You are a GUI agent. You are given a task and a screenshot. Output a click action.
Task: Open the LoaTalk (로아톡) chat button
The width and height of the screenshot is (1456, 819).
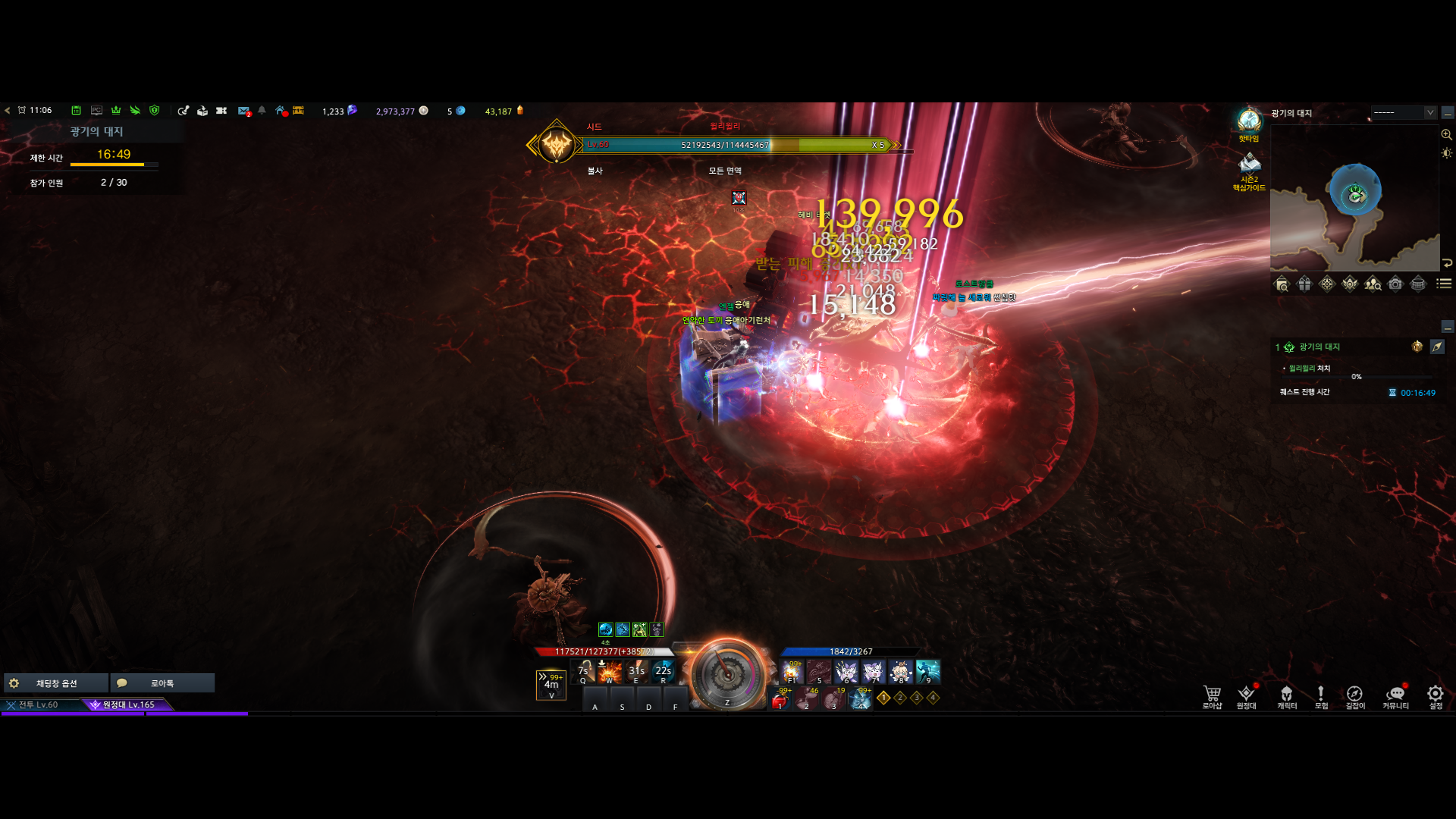click(x=162, y=683)
